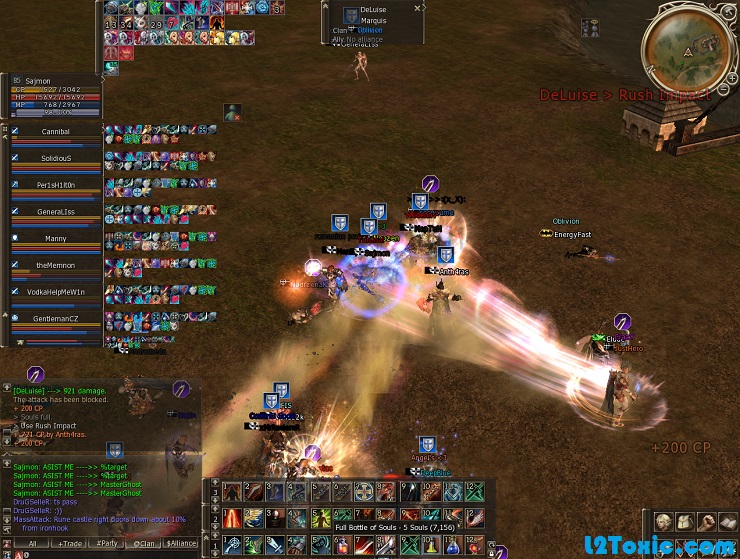This screenshot has width=740, height=559.
Task: Select the DeLuise target window
Action: 372,22
